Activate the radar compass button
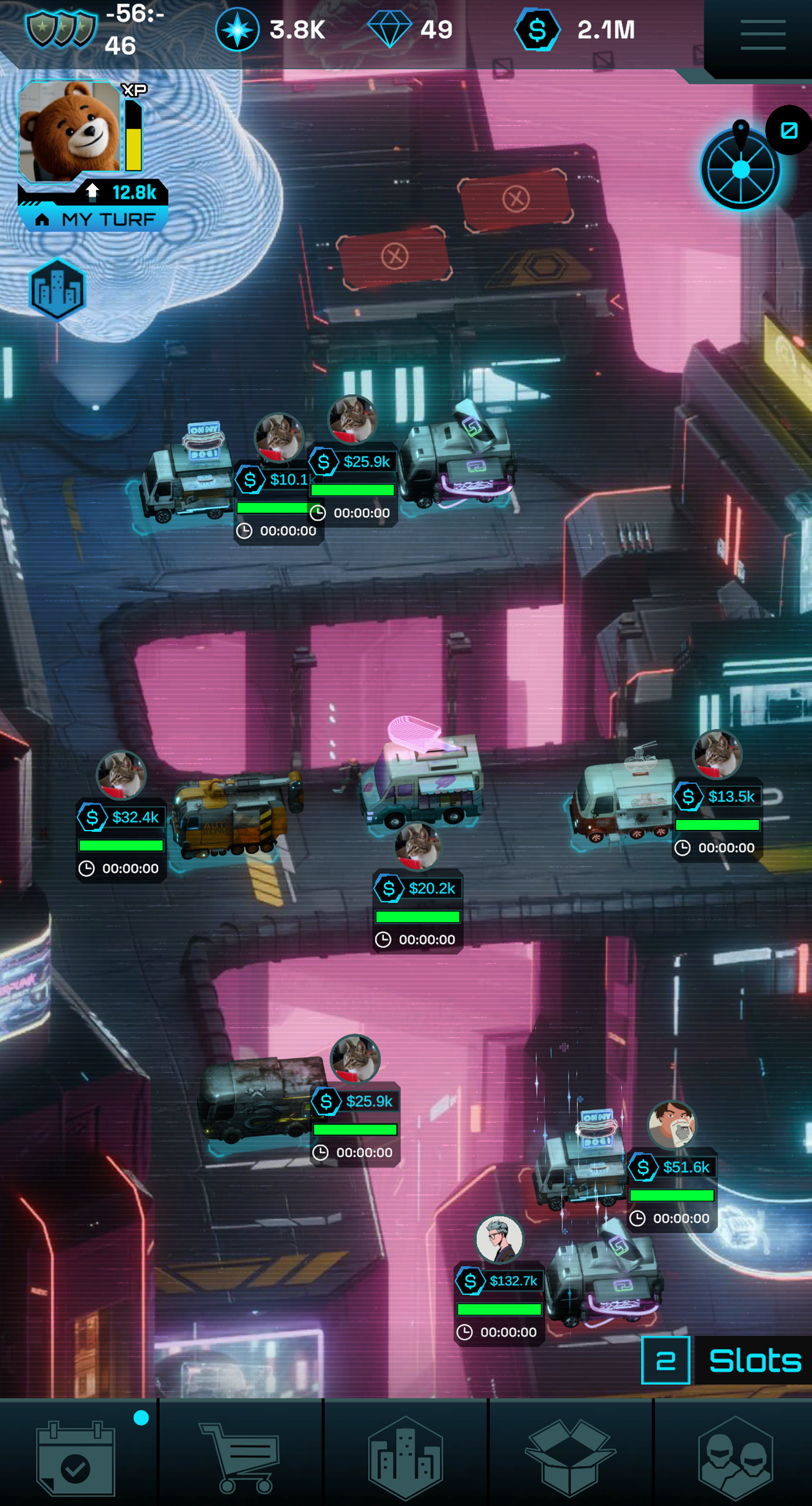This screenshot has width=812, height=1506. 741,169
